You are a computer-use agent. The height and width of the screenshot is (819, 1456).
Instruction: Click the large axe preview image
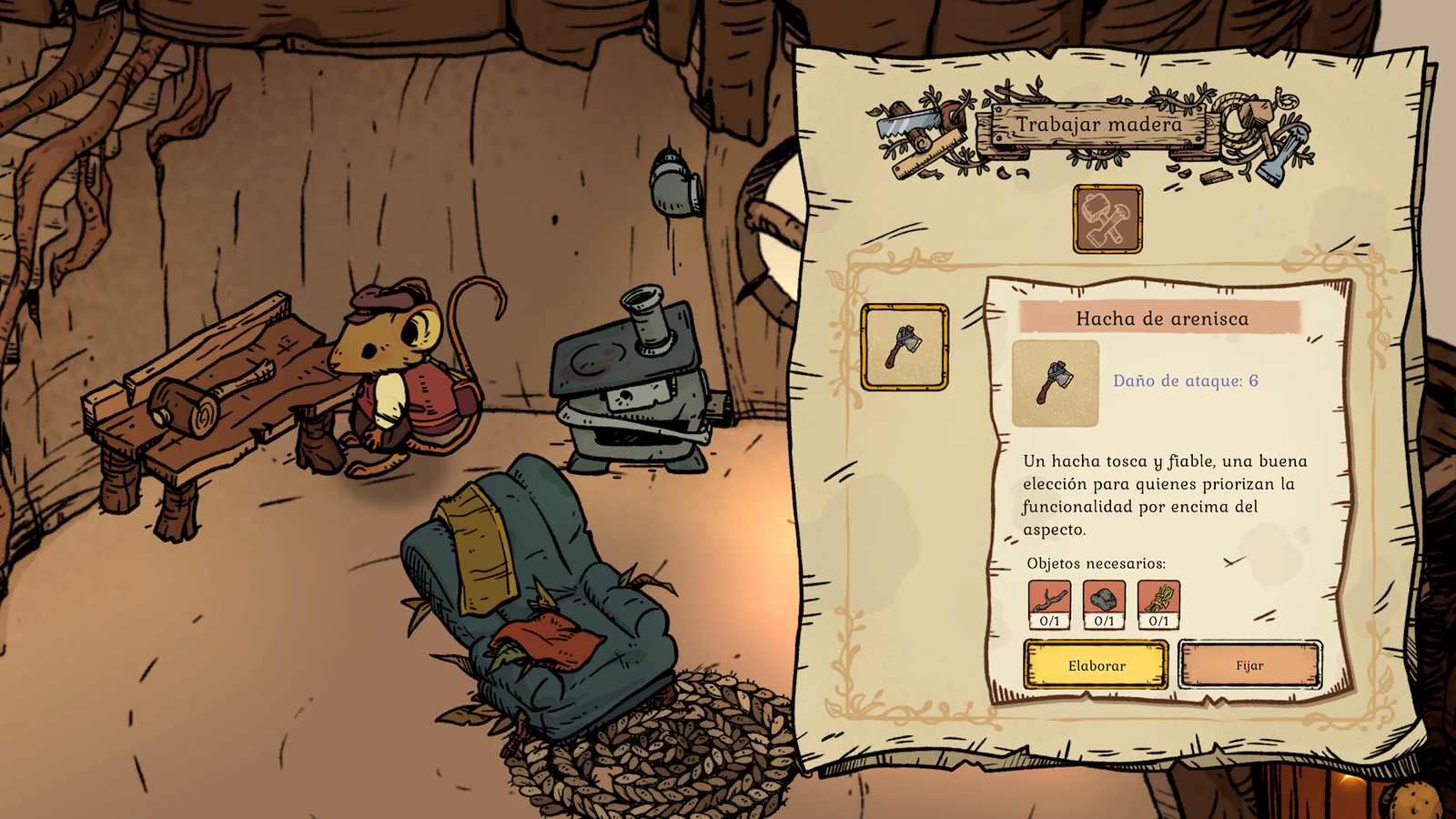[x=1055, y=383]
